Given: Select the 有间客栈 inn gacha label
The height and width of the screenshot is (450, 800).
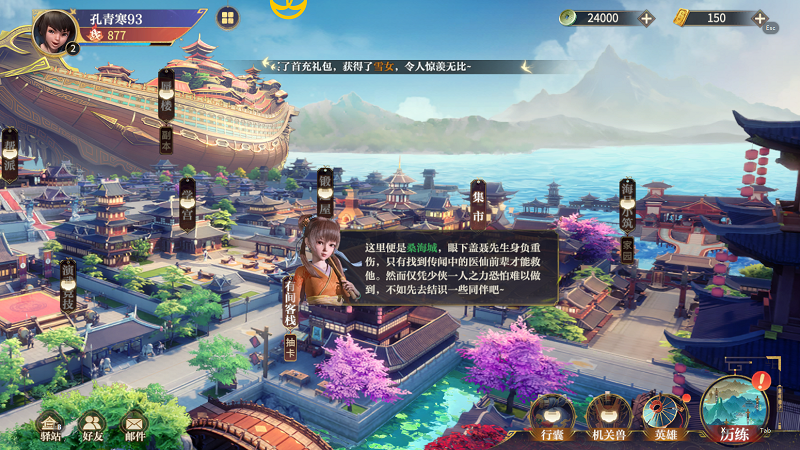Looking at the screenshot, I should (x=291, y=300).
